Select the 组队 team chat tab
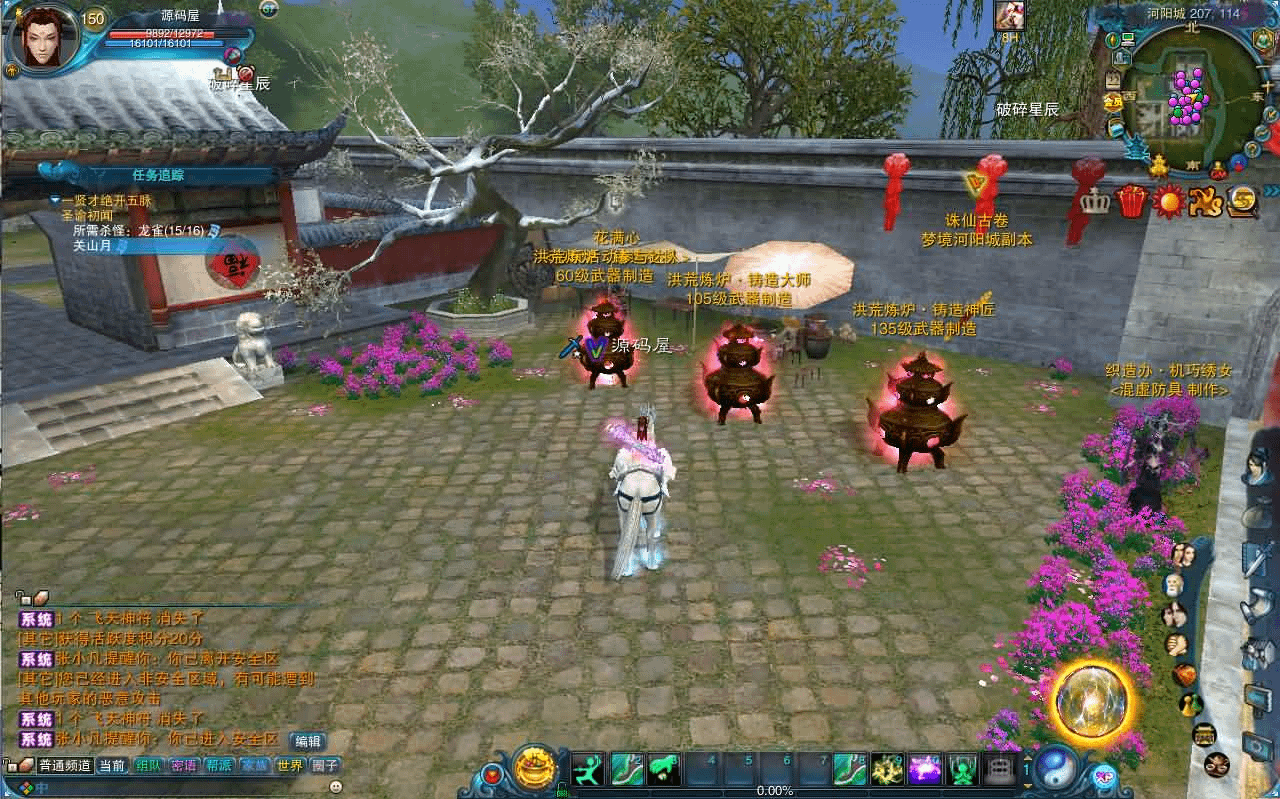The image size is (1280, 799). [149, 766]
